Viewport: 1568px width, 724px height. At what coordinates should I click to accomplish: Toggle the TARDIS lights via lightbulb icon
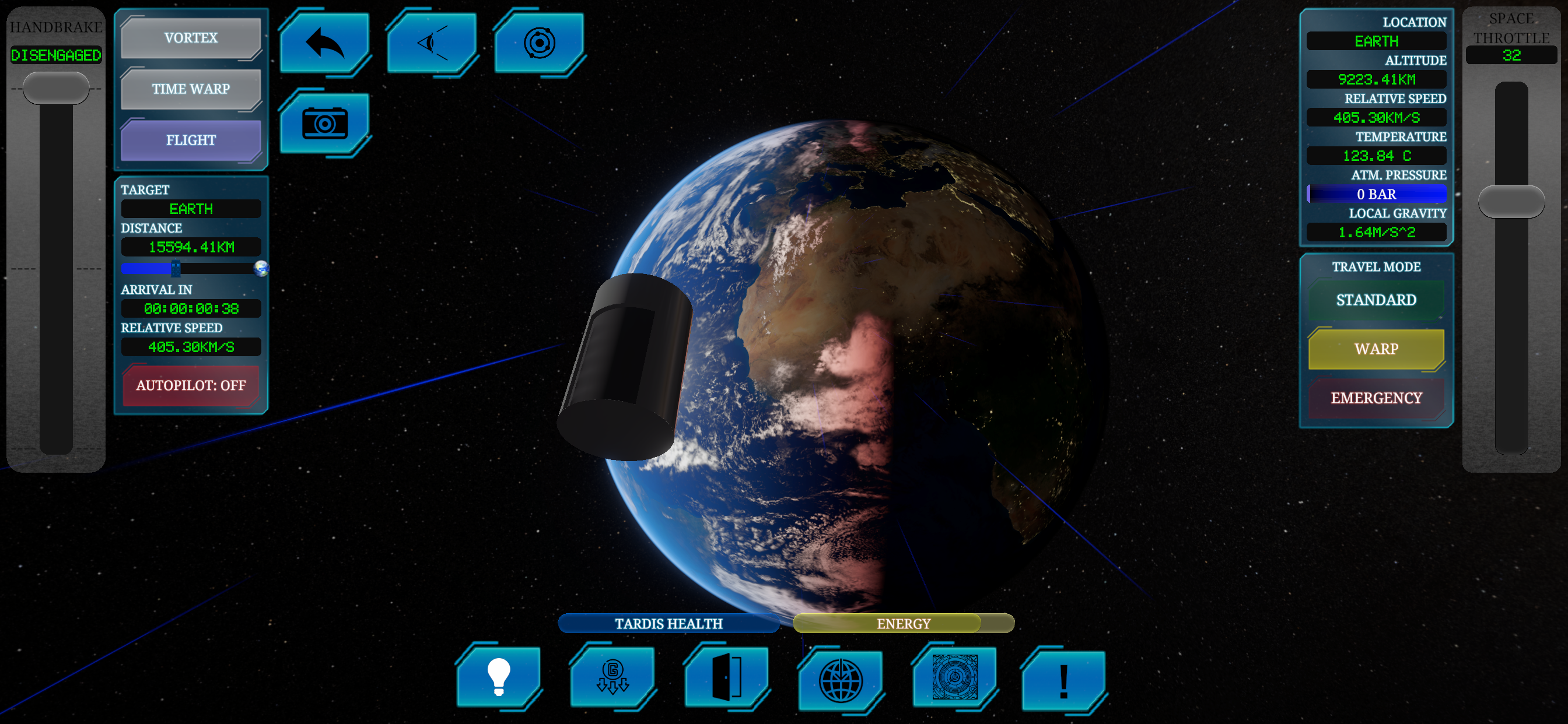[x=498, y=679]
